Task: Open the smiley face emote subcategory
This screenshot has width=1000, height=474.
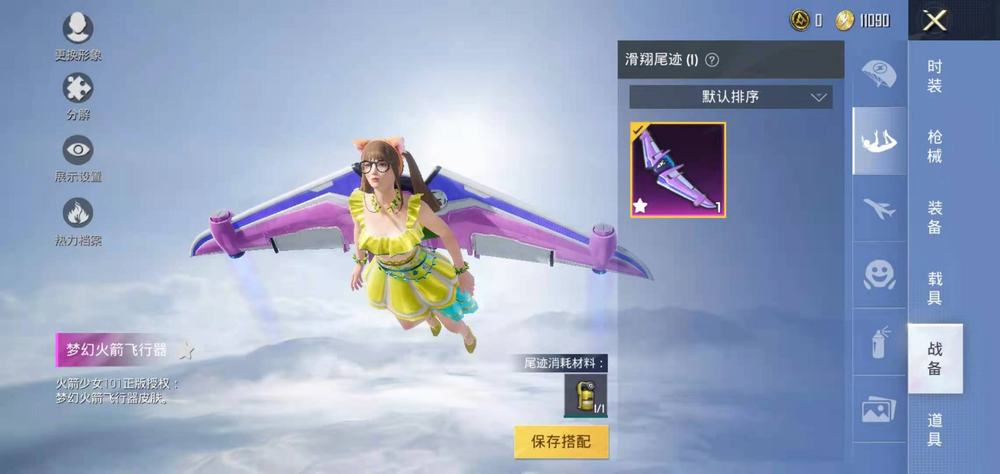Action: click(879, 275)
